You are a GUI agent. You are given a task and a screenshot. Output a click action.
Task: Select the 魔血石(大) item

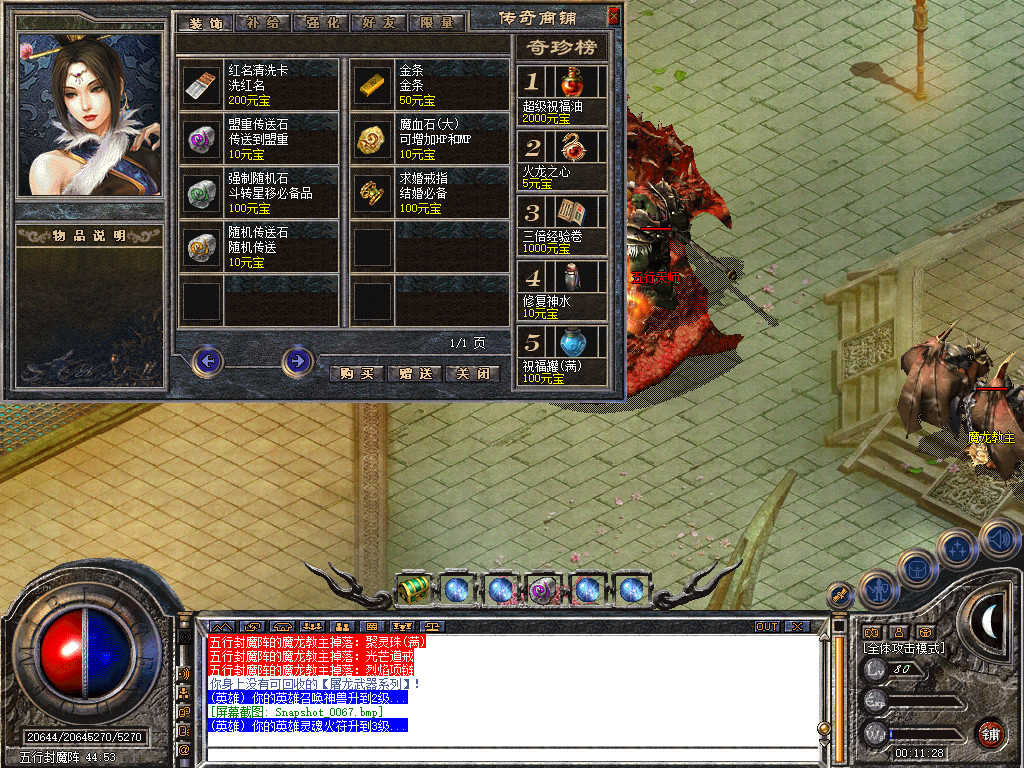click(373, 140)
